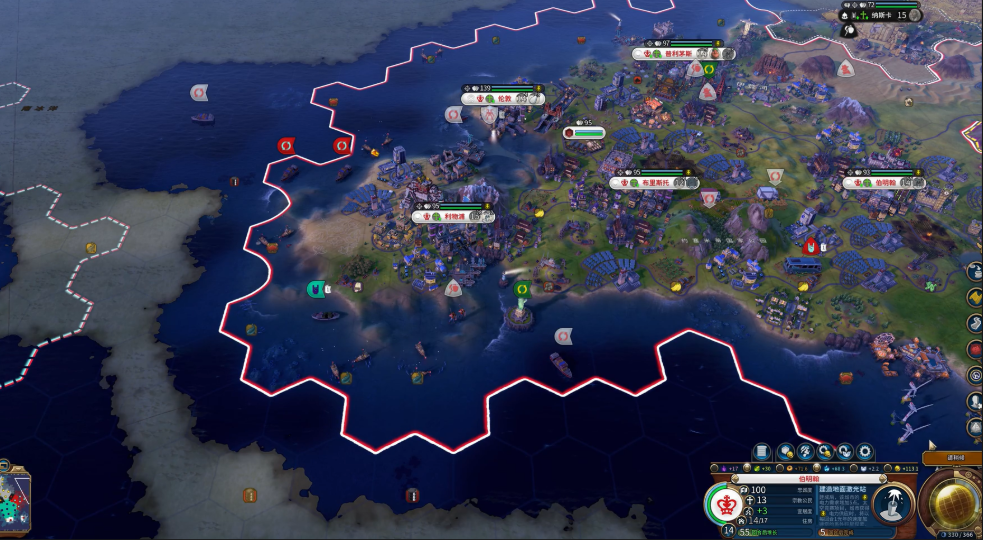Image resolution: width=983 pixels, height=540 pixels.
Task: Click the red crown city emblem
Action: pos(727,504)
